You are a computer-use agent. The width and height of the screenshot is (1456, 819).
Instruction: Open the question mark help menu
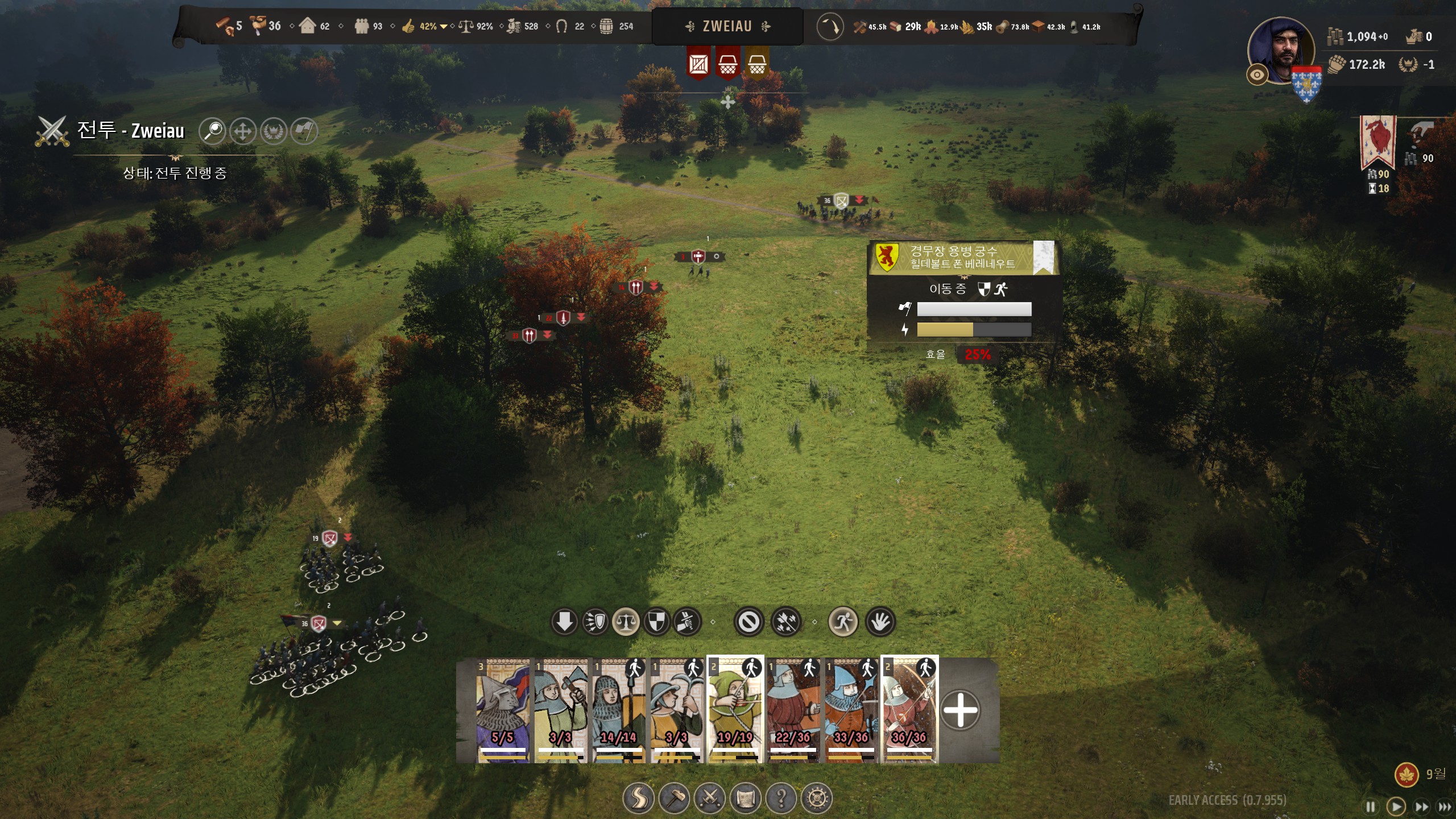pos(781,799)
